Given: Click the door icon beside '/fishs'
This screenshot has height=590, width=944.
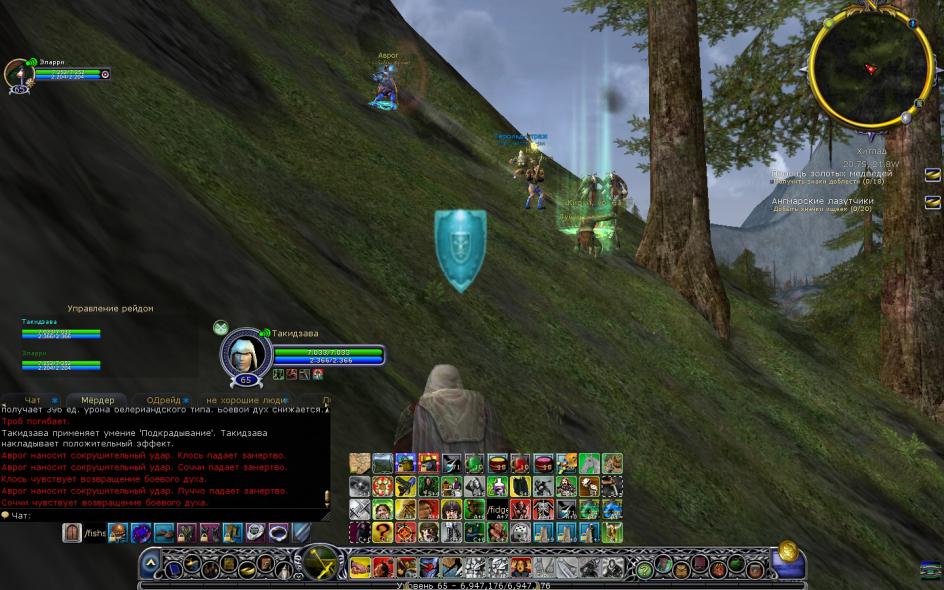Looking at the screenshot, I should tap(71, 532).
